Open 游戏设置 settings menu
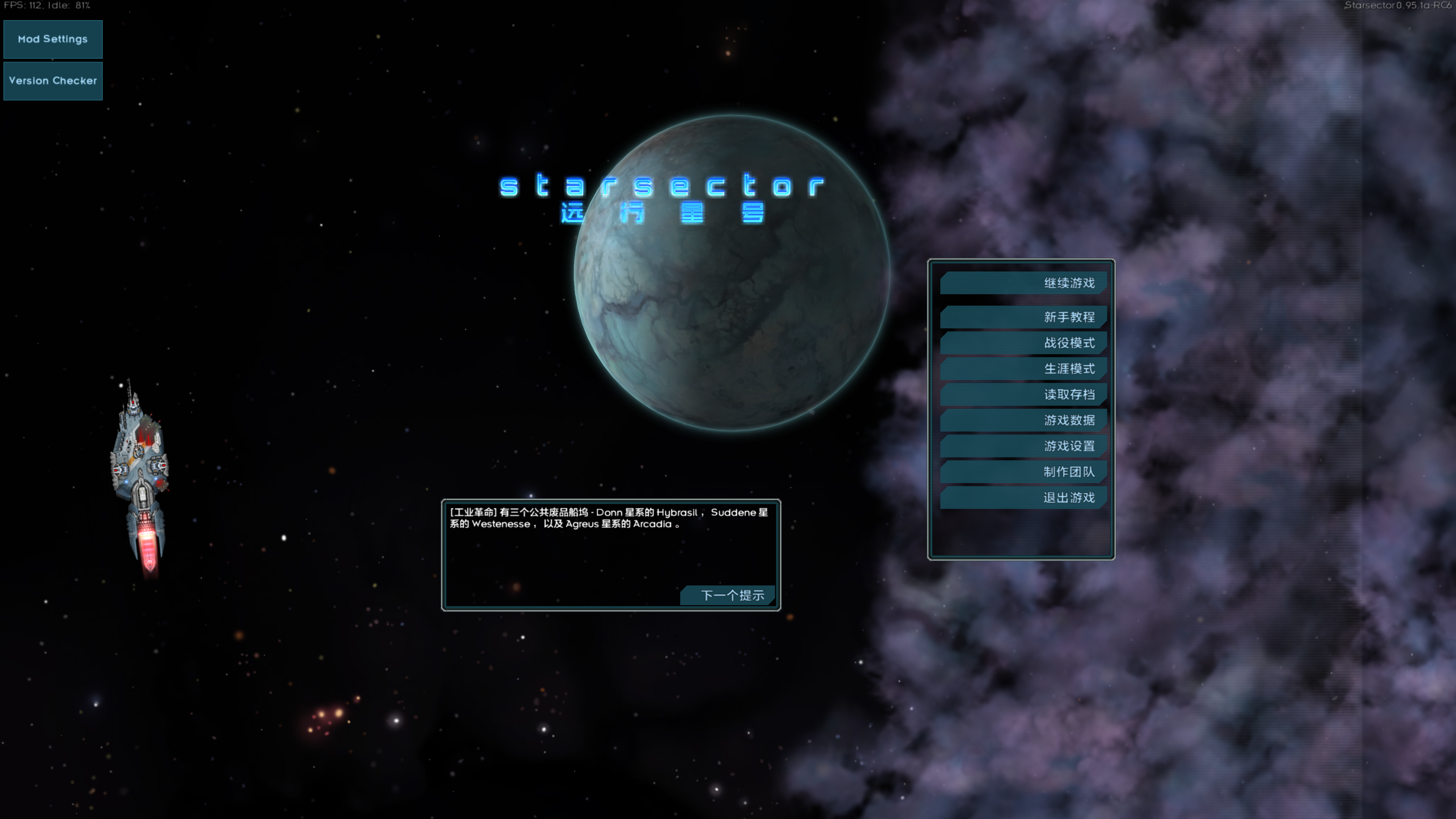 click(1069, 446)
